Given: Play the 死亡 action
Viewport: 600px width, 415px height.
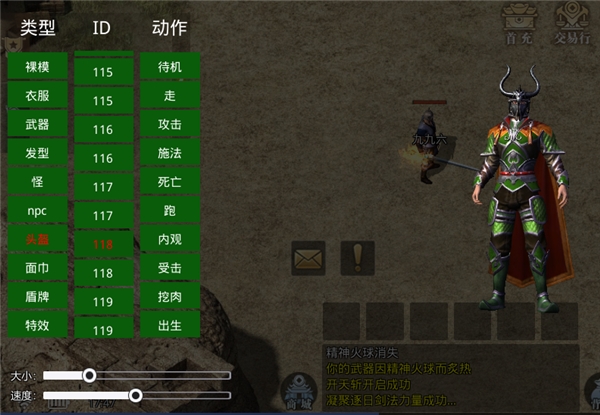Looking at the screenshot, I should click(x=170, y=183).
